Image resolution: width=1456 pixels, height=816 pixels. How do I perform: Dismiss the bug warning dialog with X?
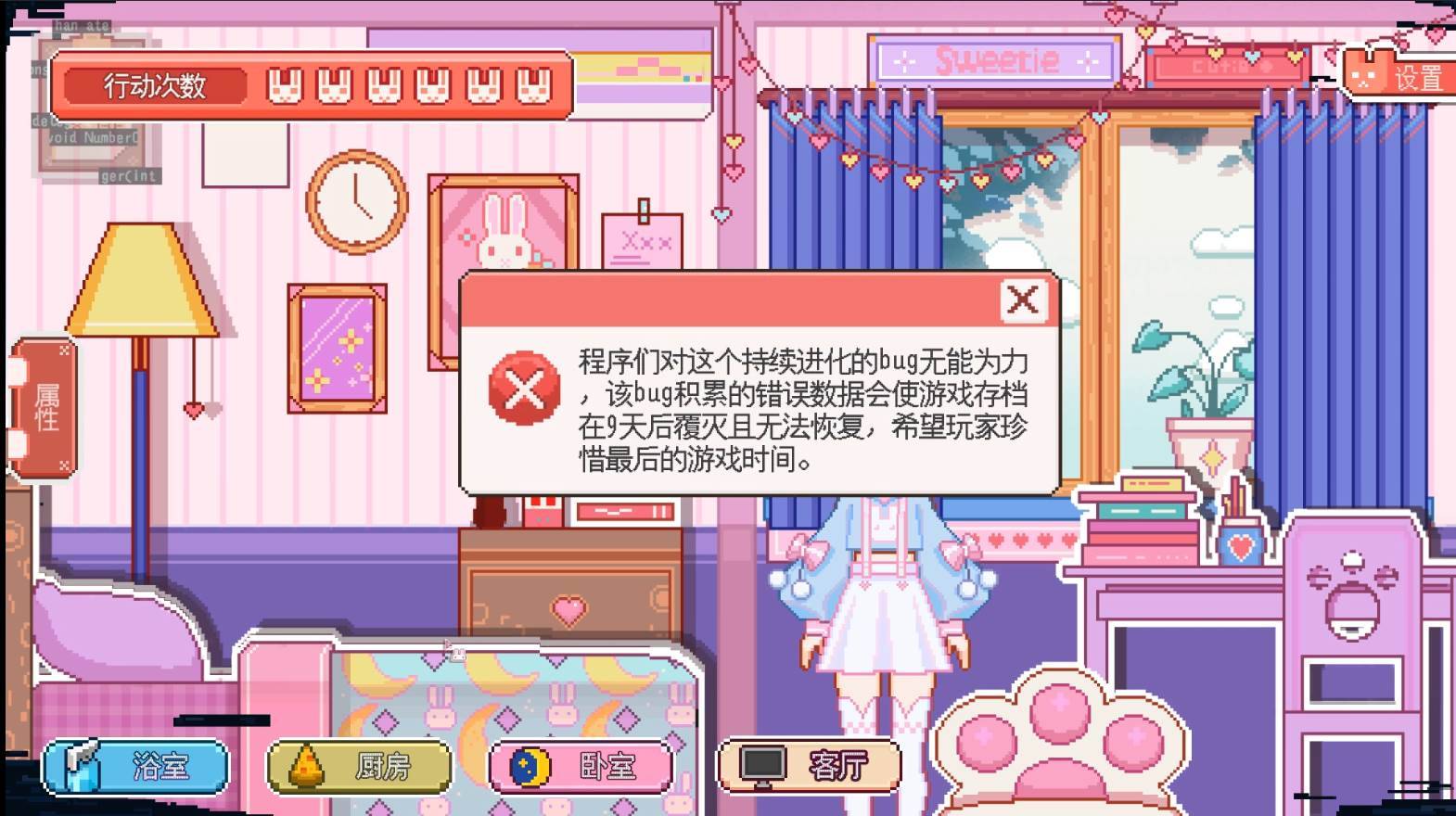tap(1022, 299)
